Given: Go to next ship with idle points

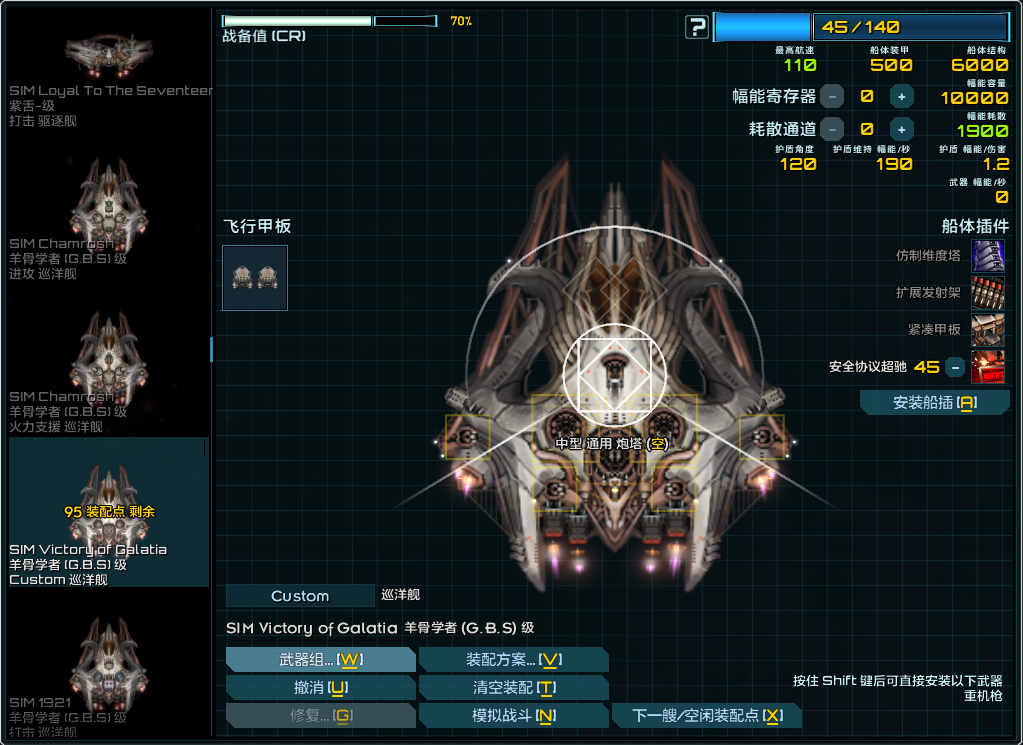Looking at the screenshot, I should pyautogui.click(x=707, y=716).
